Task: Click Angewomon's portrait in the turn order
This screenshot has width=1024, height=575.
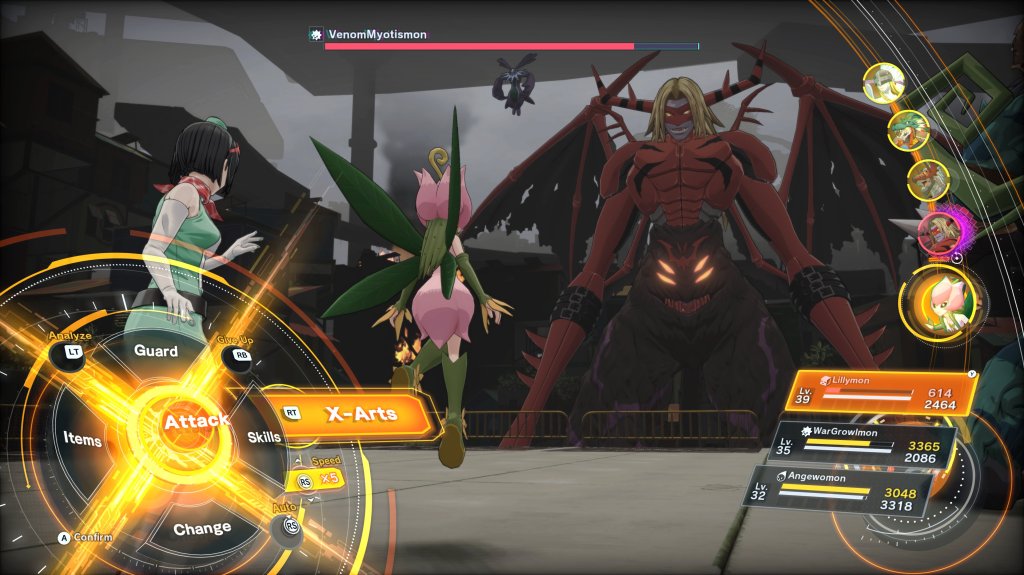Action: (x=884, y=84)
